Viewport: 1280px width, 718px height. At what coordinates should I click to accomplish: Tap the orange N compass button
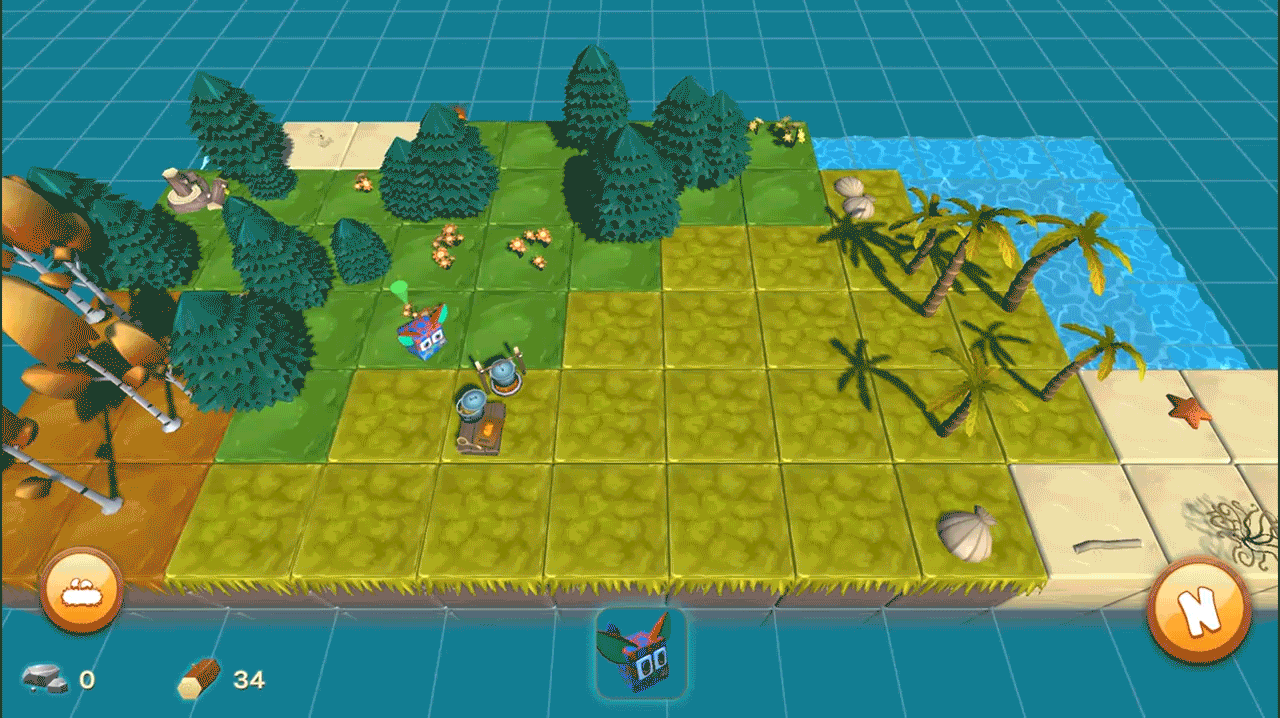click(x=1199, y=609)
